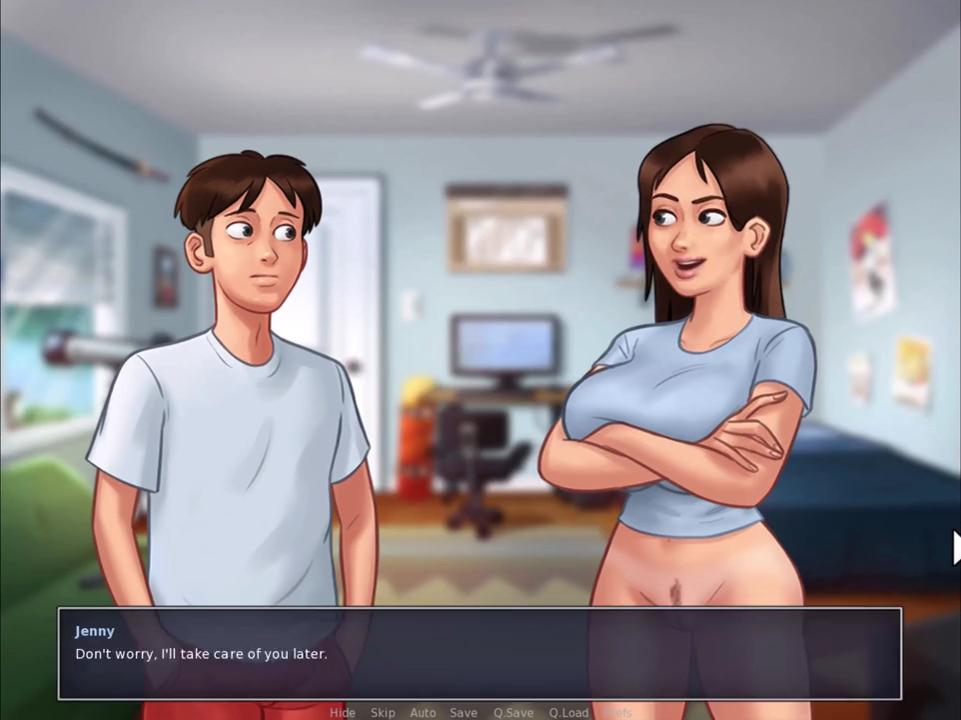Quick load with Q.Load

(568, 712)
